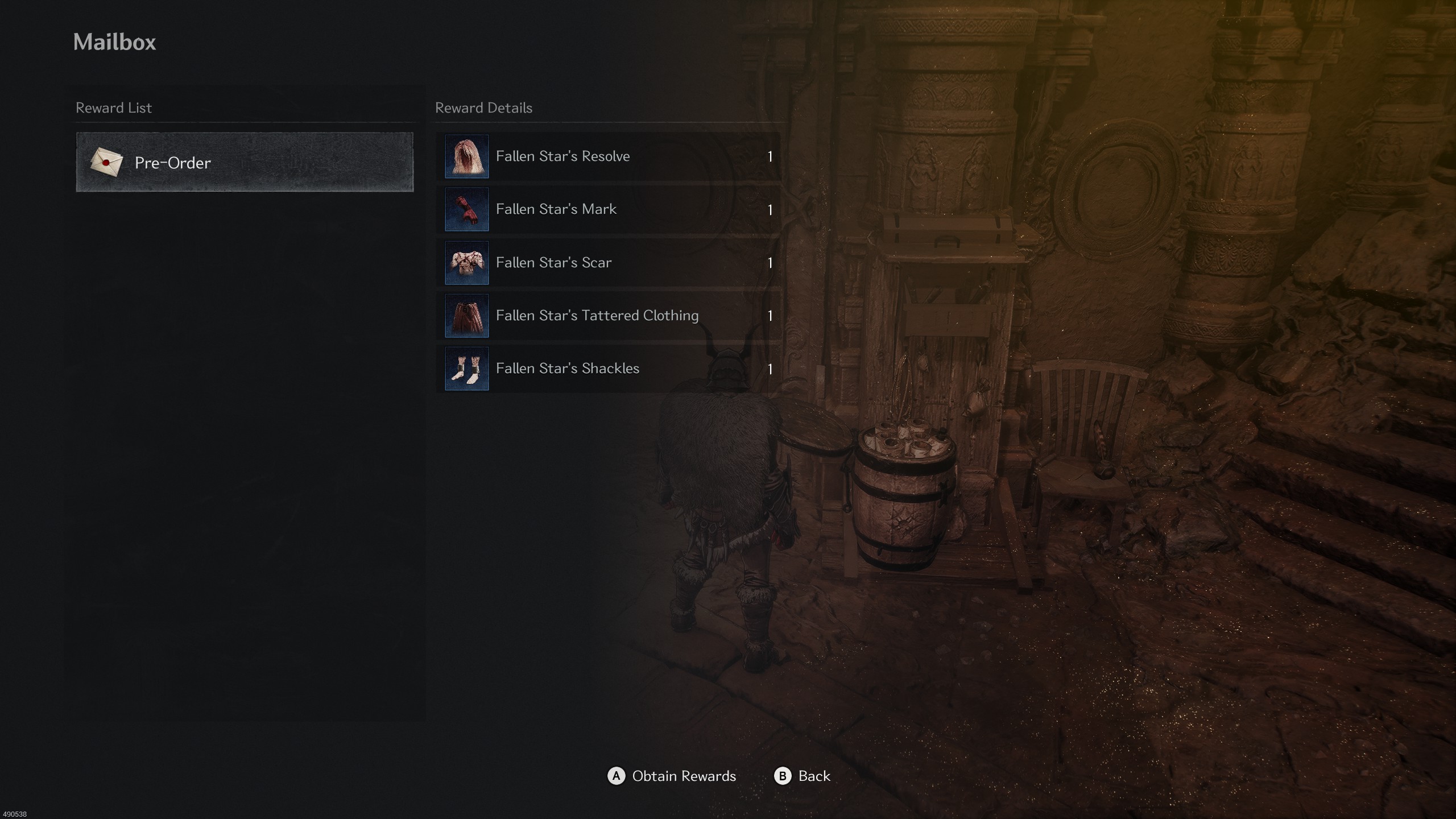Choose the Fallen Star's Shackles boots row
The height and width of the screenshot is (819, 1456).
(607, 369)
